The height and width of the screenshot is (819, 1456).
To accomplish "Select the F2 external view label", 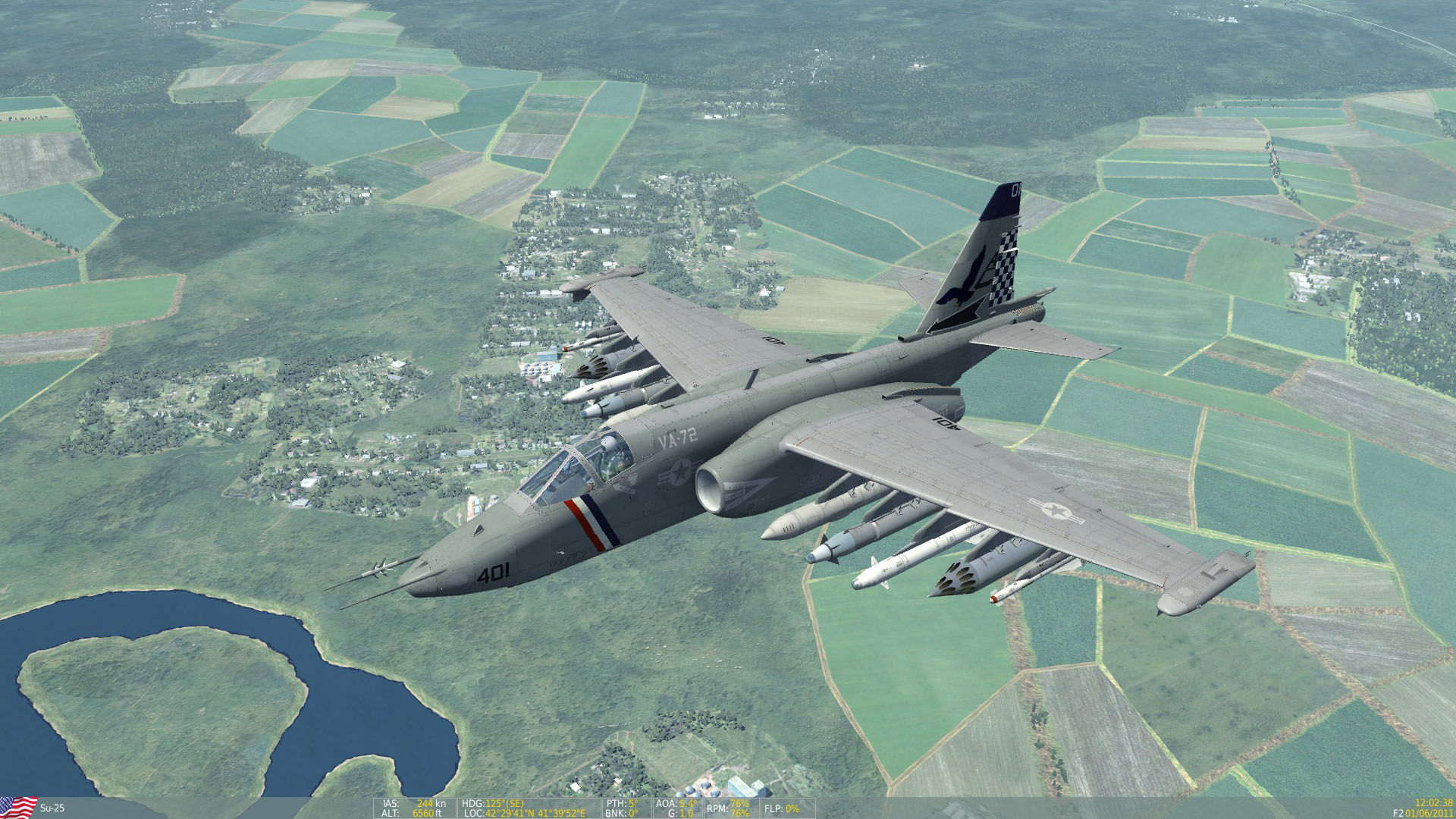I will pos(1398,813).
